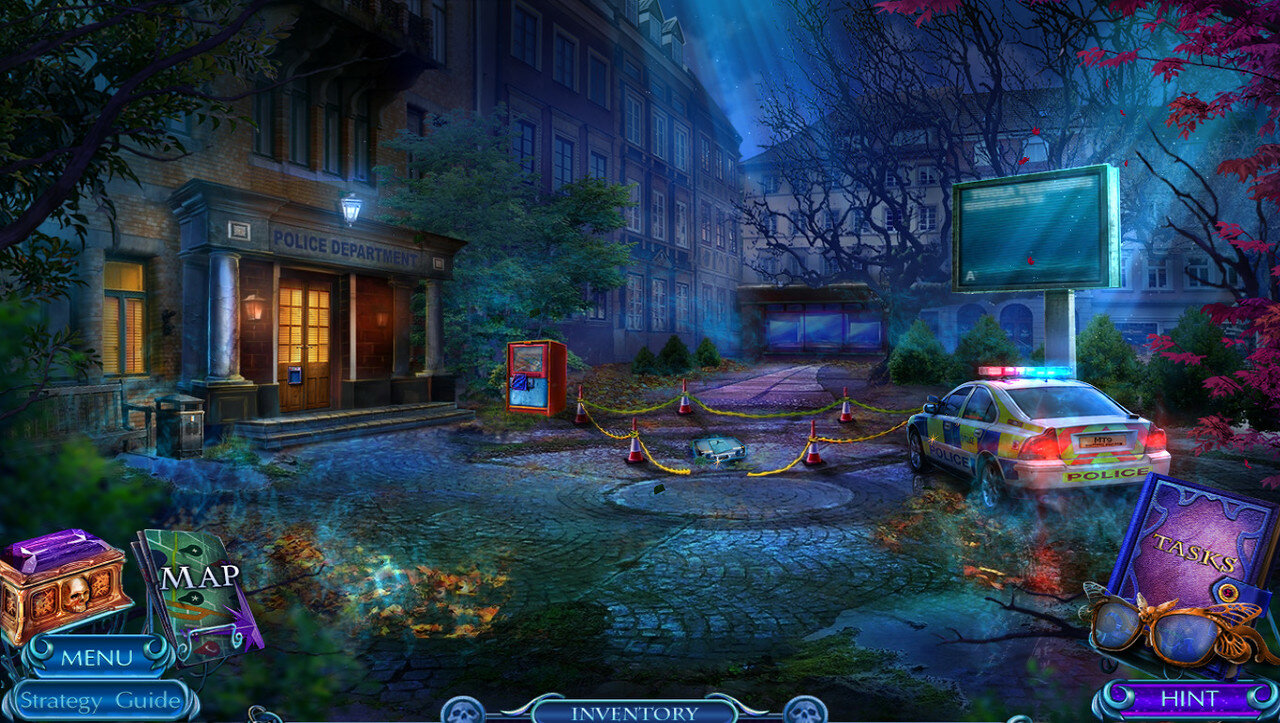The width and height of the screenshot is (1280, 723).
Task: Open the Menu button
Action: pos(96,657)
